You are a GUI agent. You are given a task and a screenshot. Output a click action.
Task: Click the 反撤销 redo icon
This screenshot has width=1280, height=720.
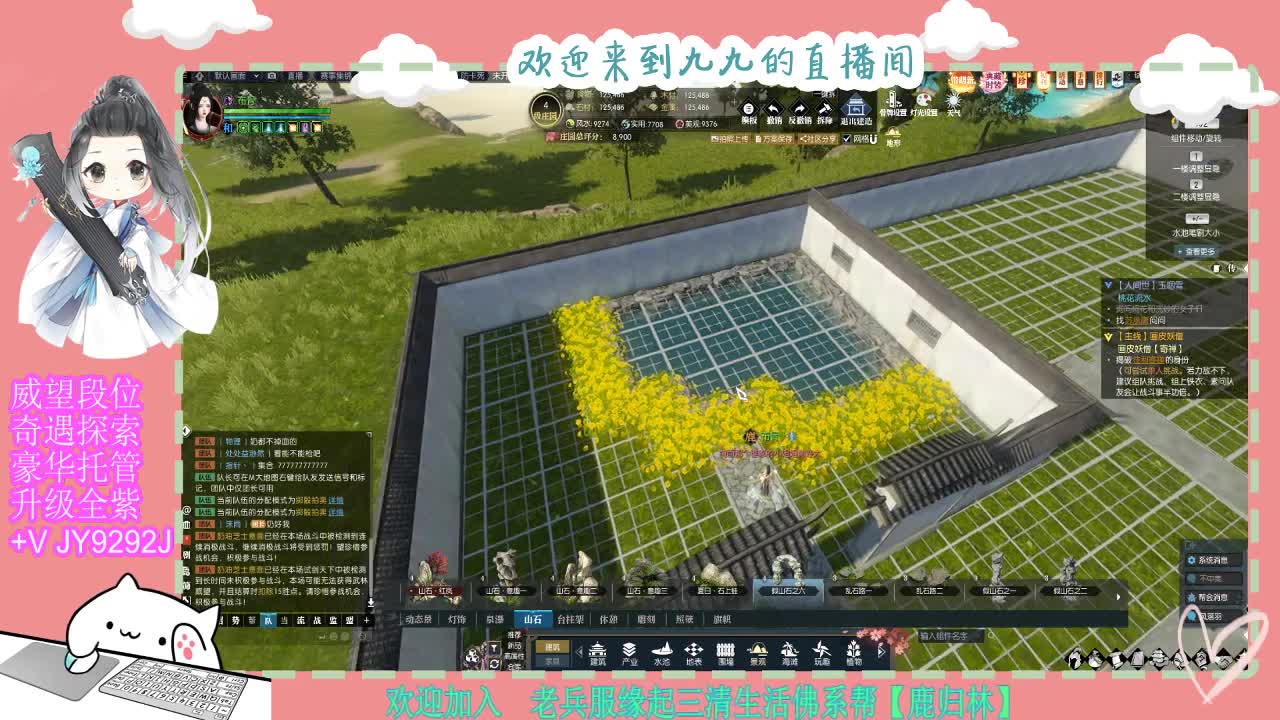(x=797, y=107)
